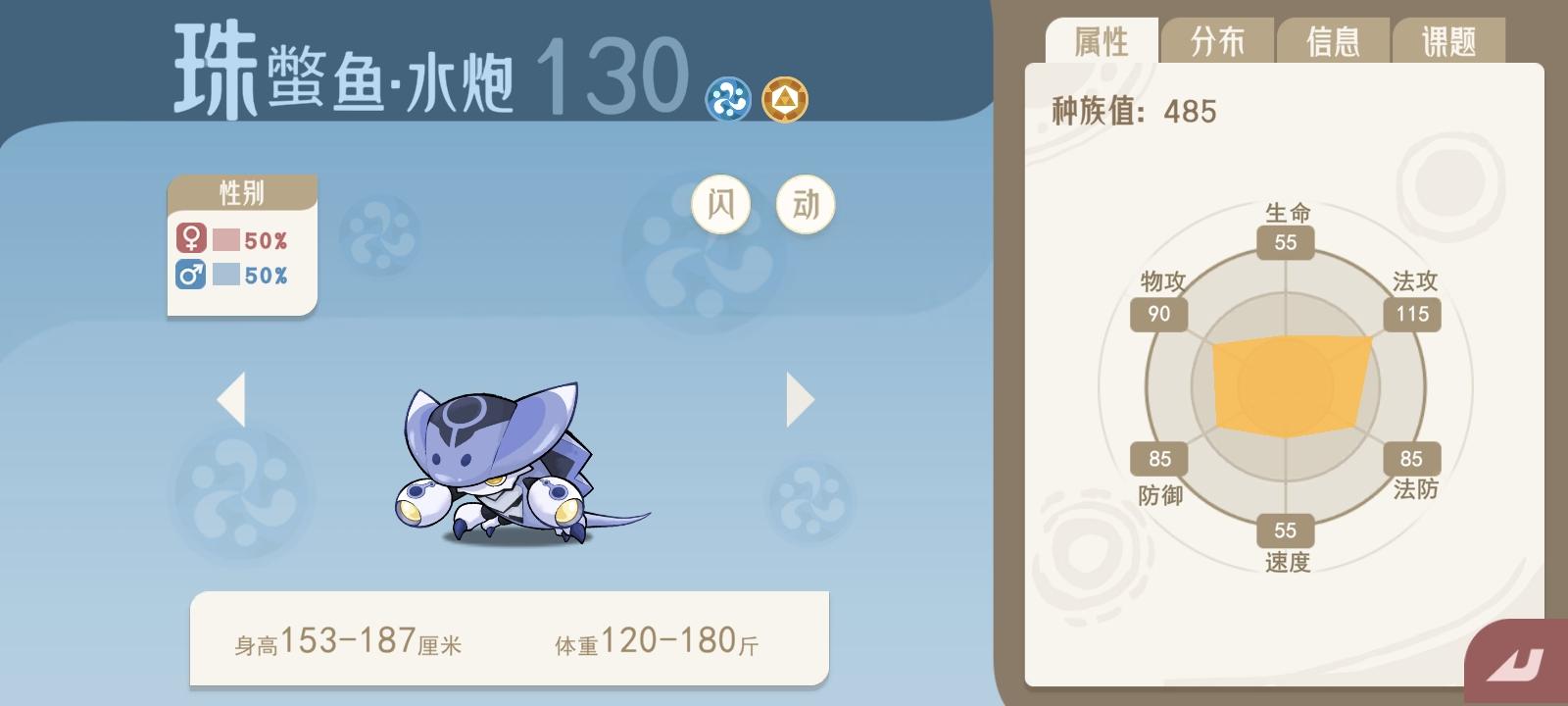Click the 闪 shiny form icon
Image resolution: width=1568 pixels, height=706 pixels.
tap(722, 203)
